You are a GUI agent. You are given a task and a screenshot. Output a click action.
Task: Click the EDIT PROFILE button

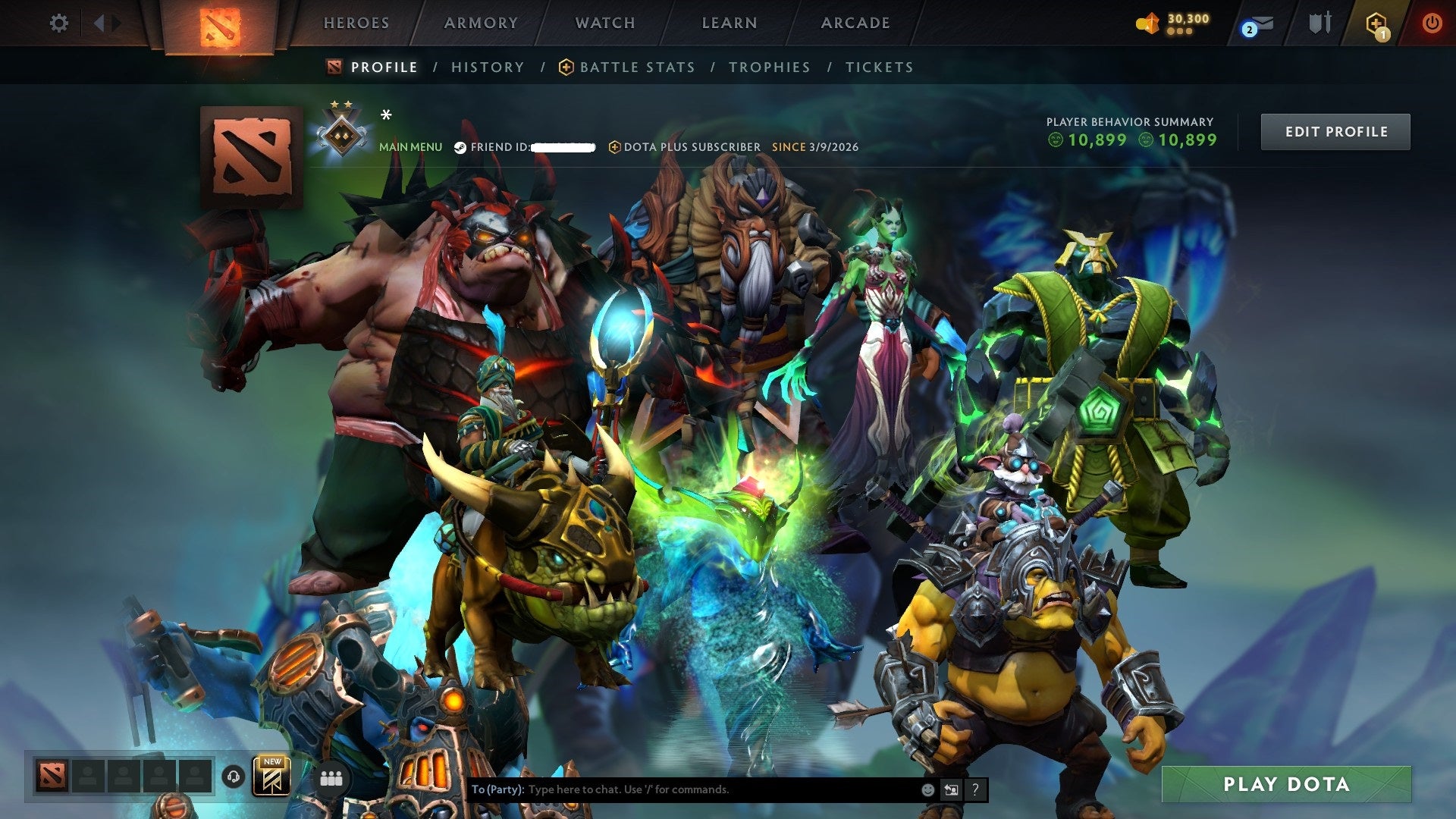tap(1335, 131)
